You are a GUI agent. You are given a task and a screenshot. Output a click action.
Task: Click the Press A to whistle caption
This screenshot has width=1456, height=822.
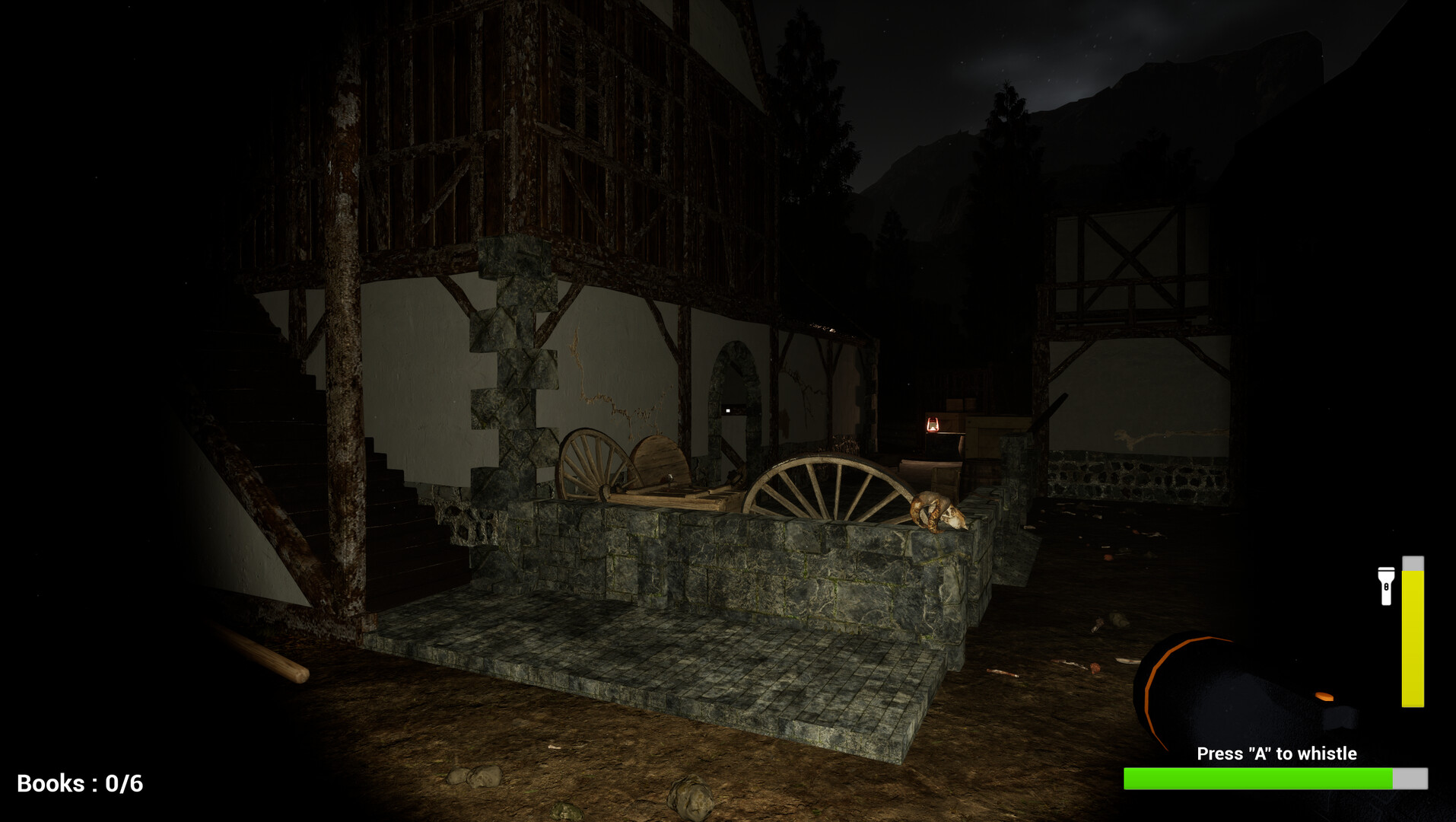tap(1278, 753)
